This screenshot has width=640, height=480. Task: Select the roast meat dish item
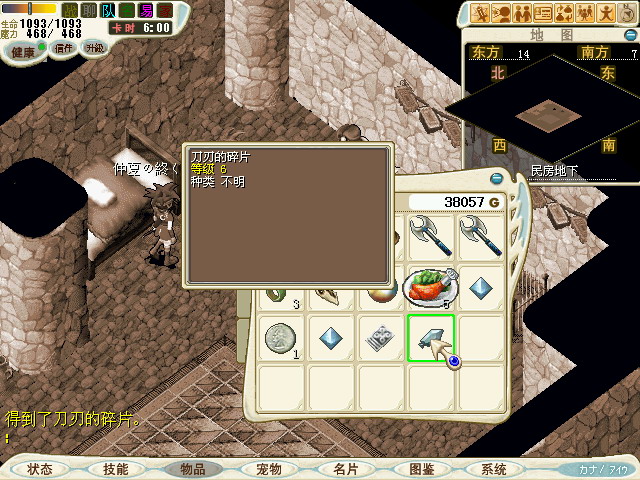coord(431,288)
